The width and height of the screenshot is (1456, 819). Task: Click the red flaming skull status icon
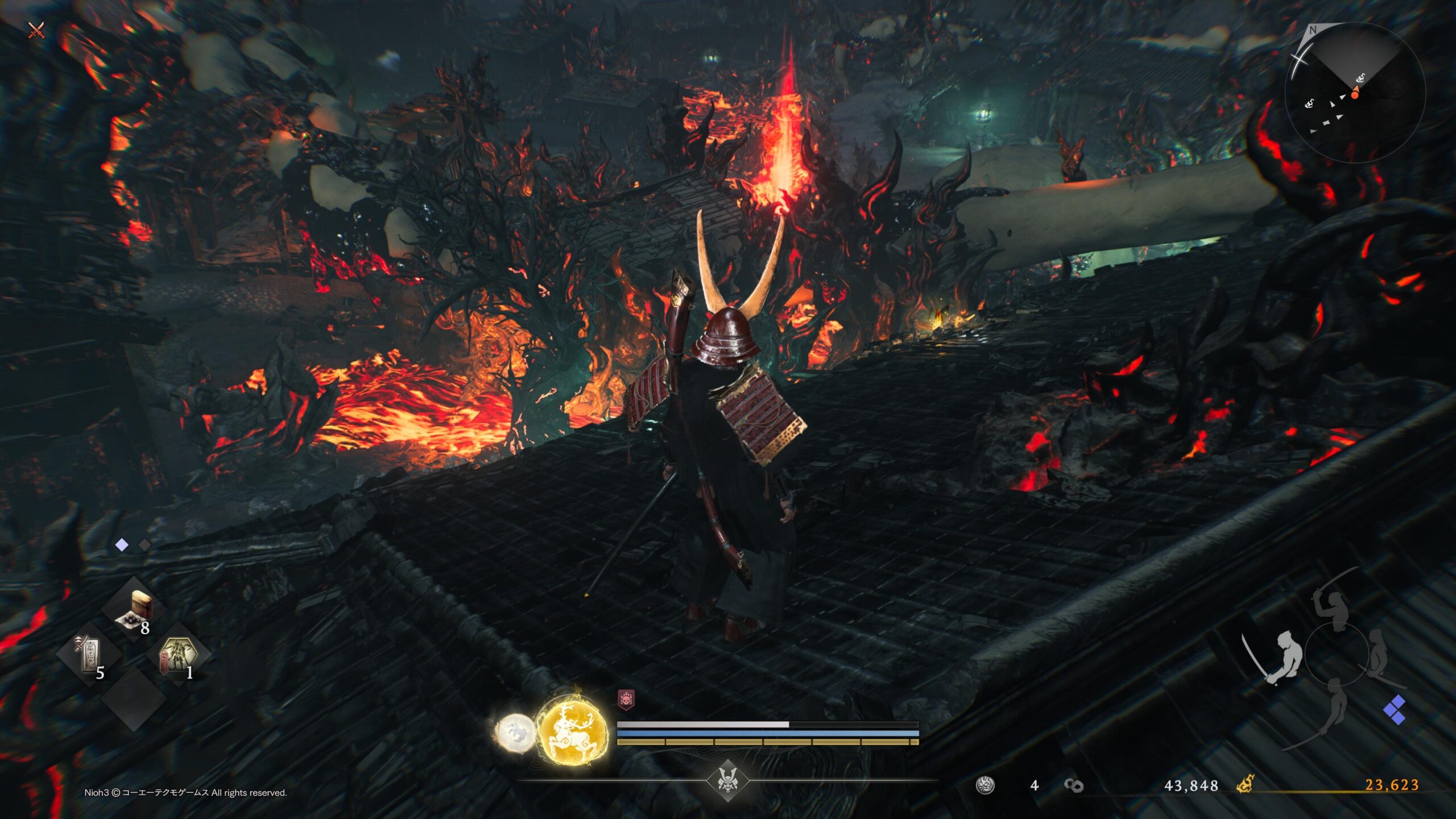(626, 700)
